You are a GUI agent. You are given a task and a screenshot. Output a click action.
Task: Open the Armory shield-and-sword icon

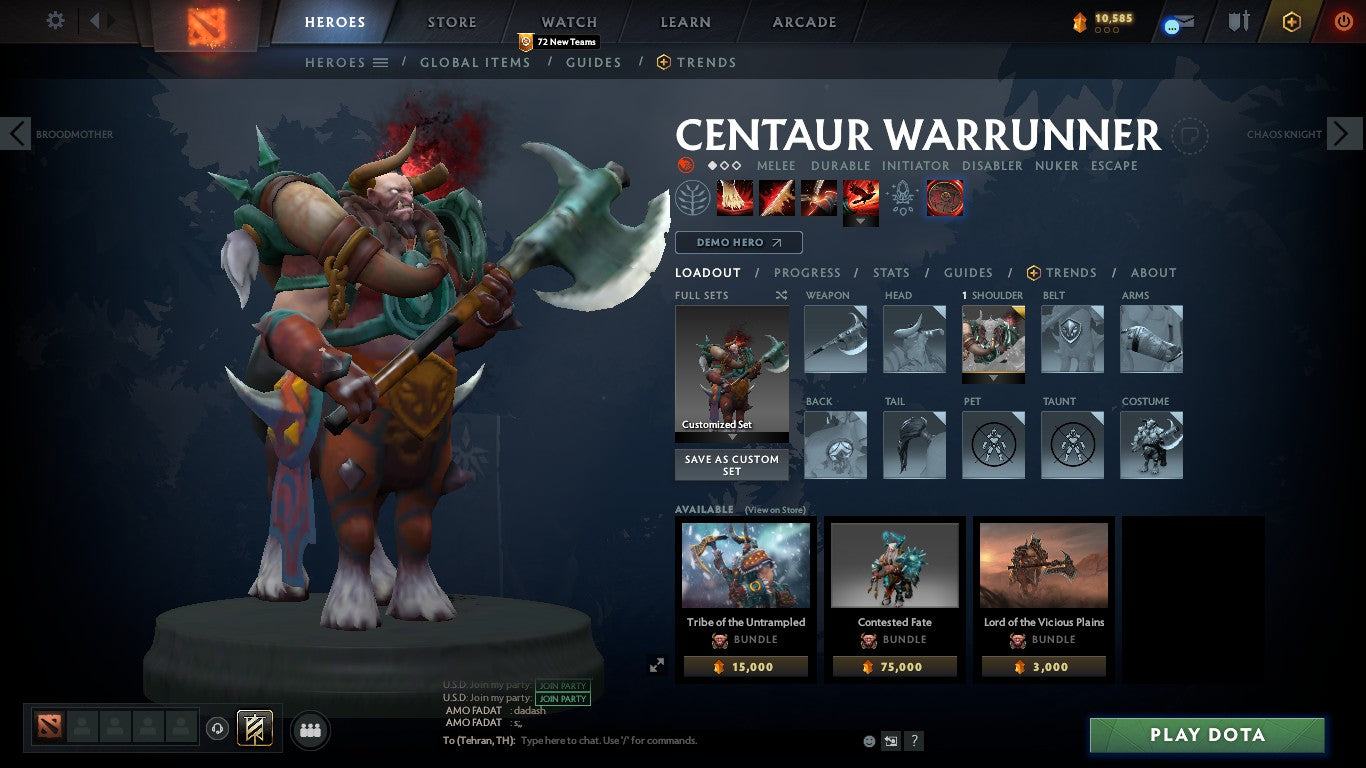click(x=1237, y=21)
